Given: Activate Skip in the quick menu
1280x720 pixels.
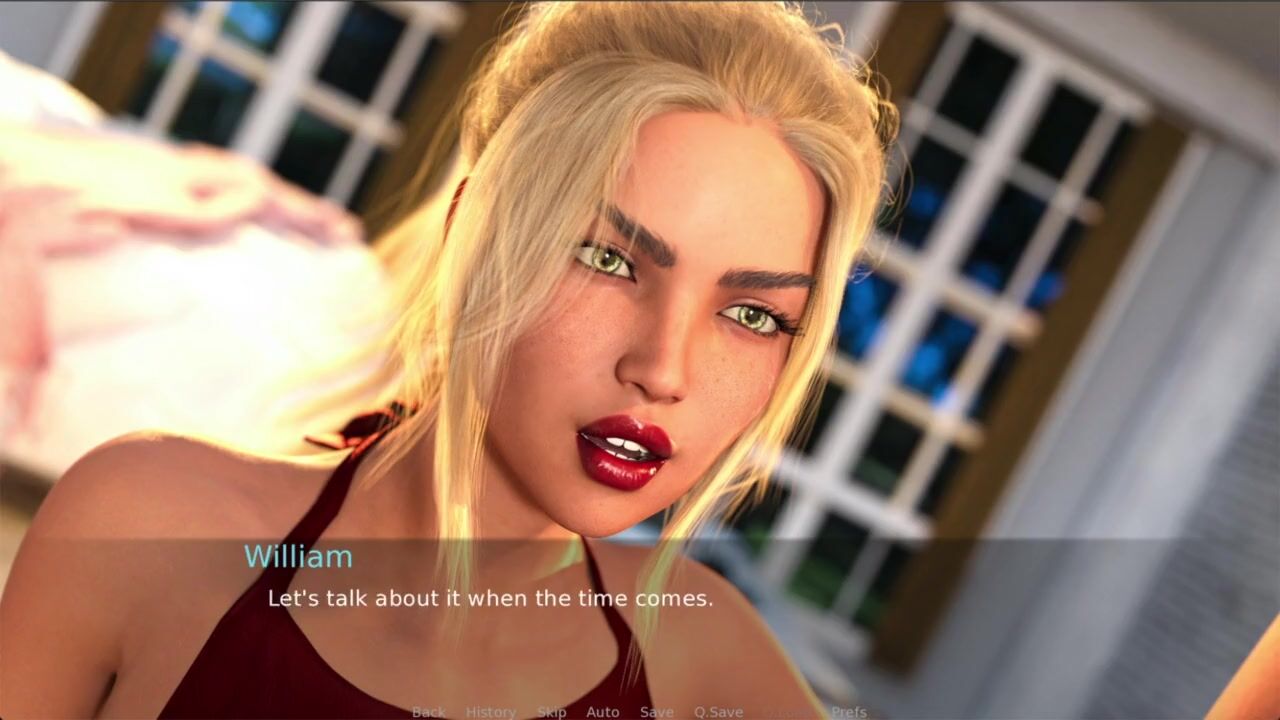Looking at the screenshot, I should click(552, 712).
